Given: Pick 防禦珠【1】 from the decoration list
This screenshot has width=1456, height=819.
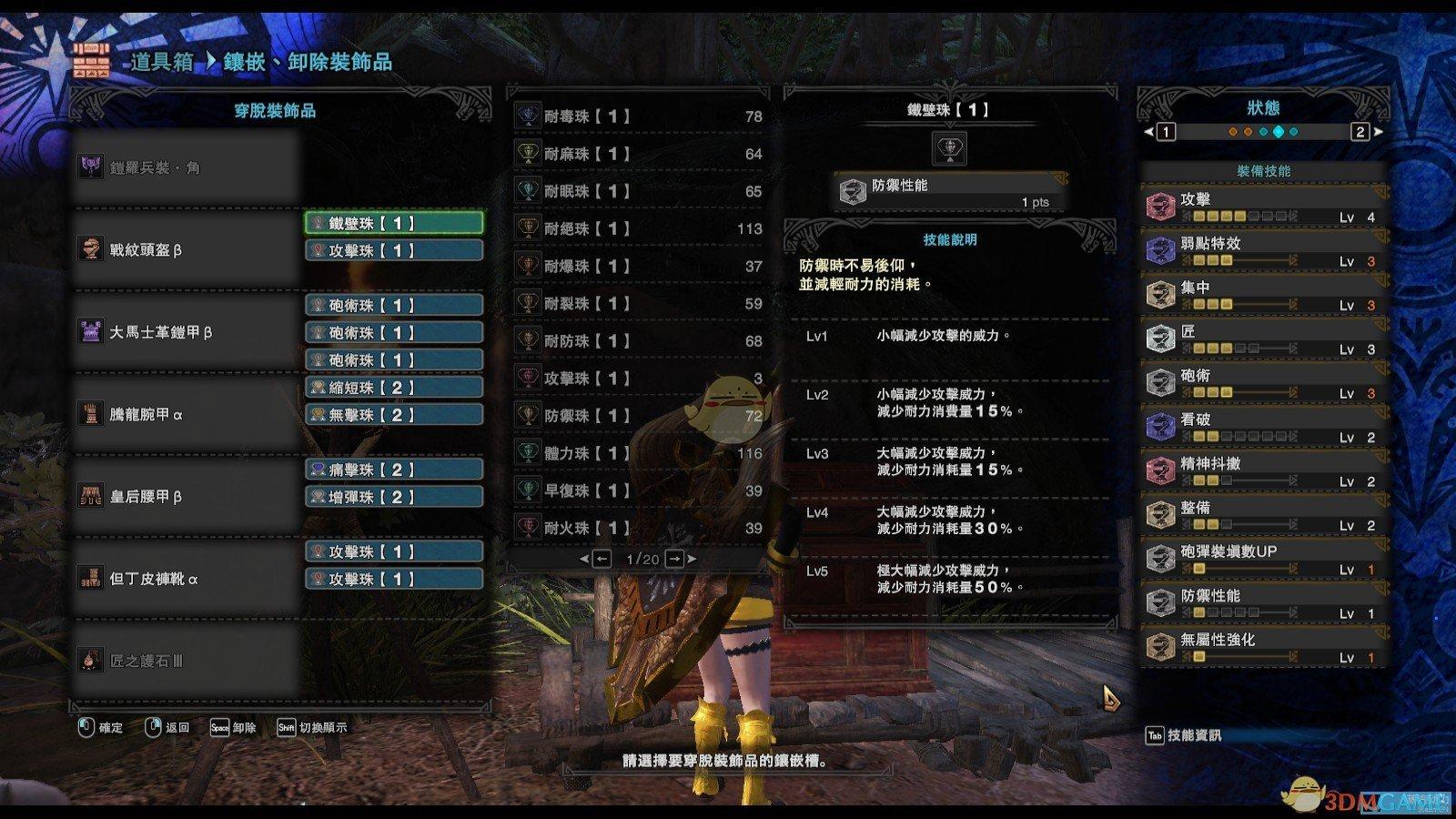Looking at the screenshot, I should [637, 416].
